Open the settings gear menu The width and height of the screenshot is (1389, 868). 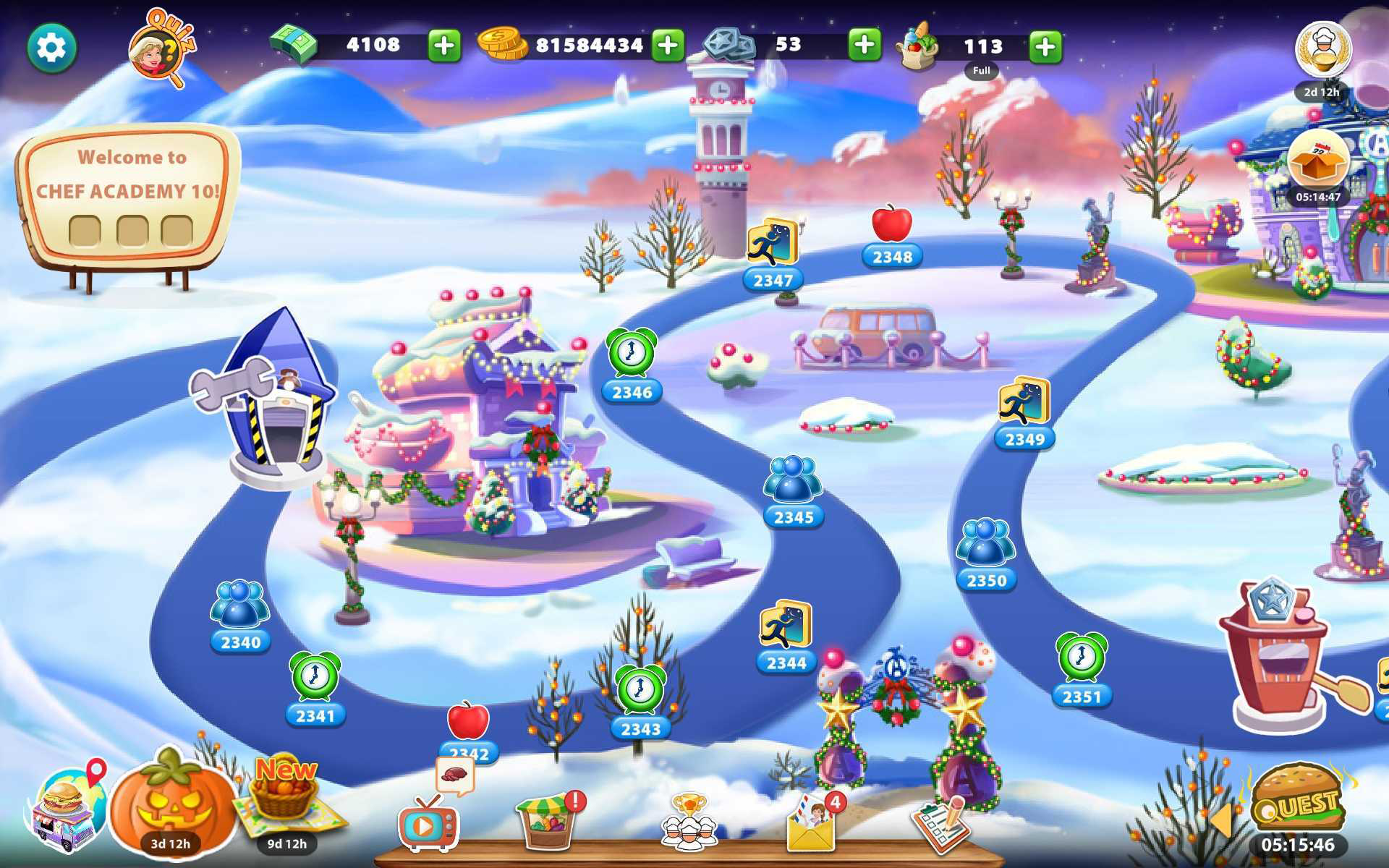pyautogui.click(x=52, y=48)
